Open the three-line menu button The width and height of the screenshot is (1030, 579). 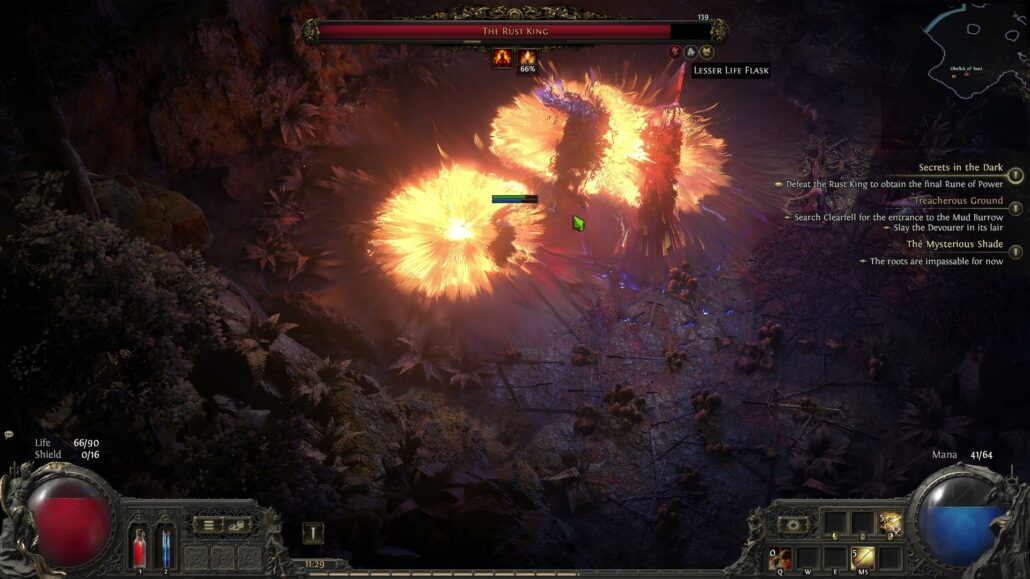207,524
